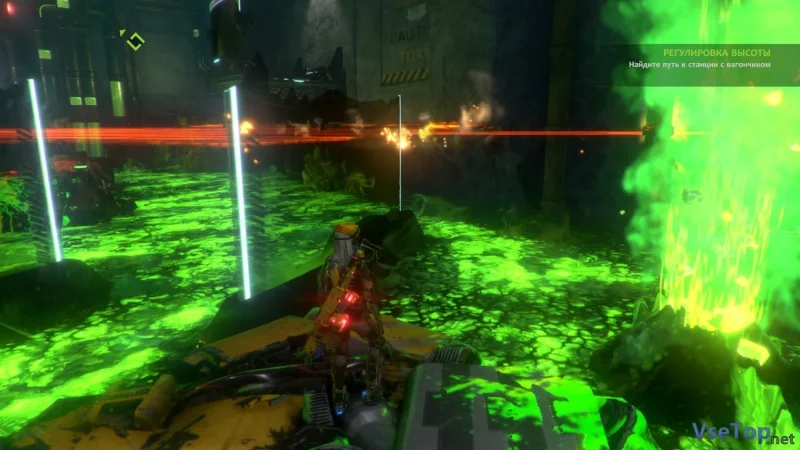Click the yellow diamond waypoint marker
Image resolution: width=800 pixels, height=450 pixels.
tap(133, 41)
